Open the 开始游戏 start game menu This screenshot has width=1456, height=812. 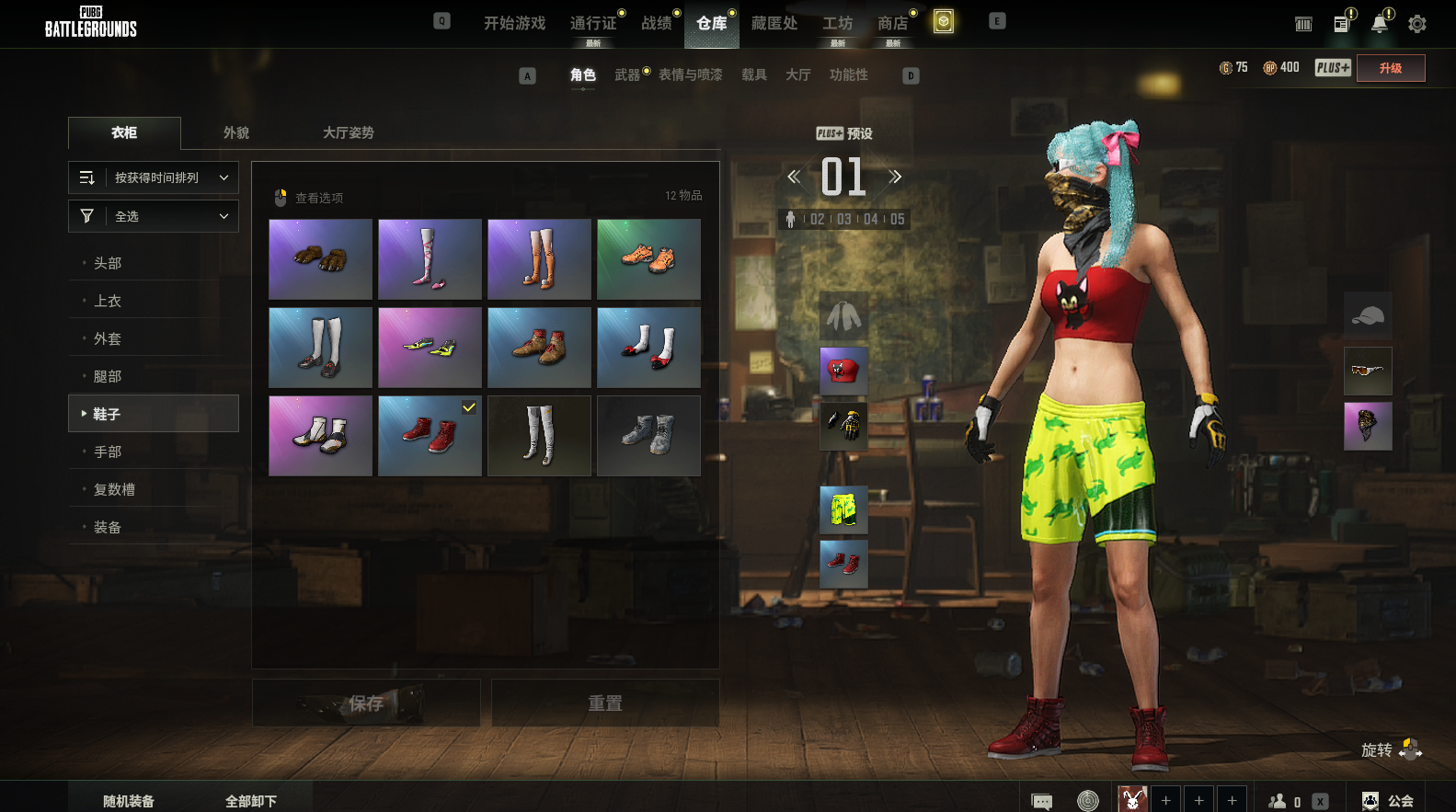[x=514, y=23]
